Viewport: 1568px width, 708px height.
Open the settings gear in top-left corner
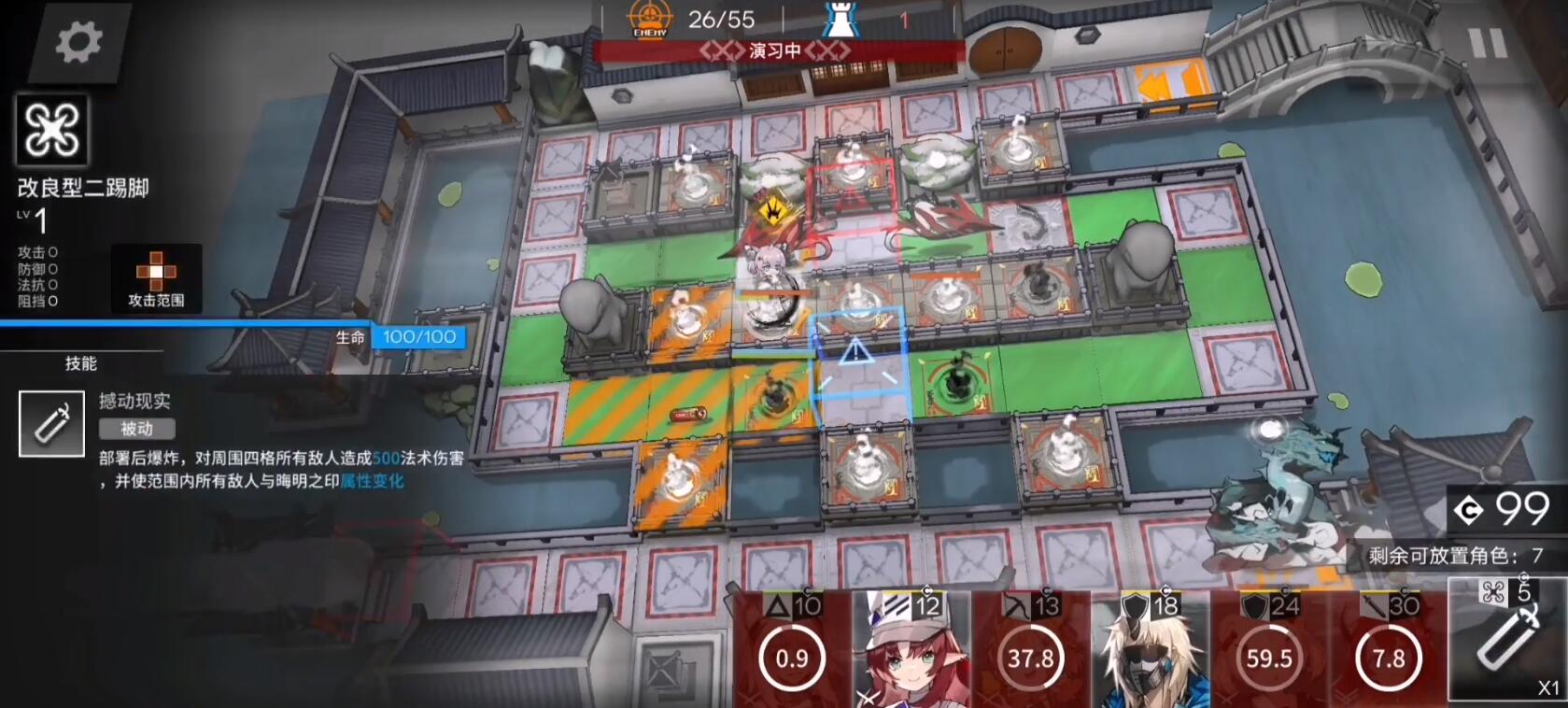point(79,42)
